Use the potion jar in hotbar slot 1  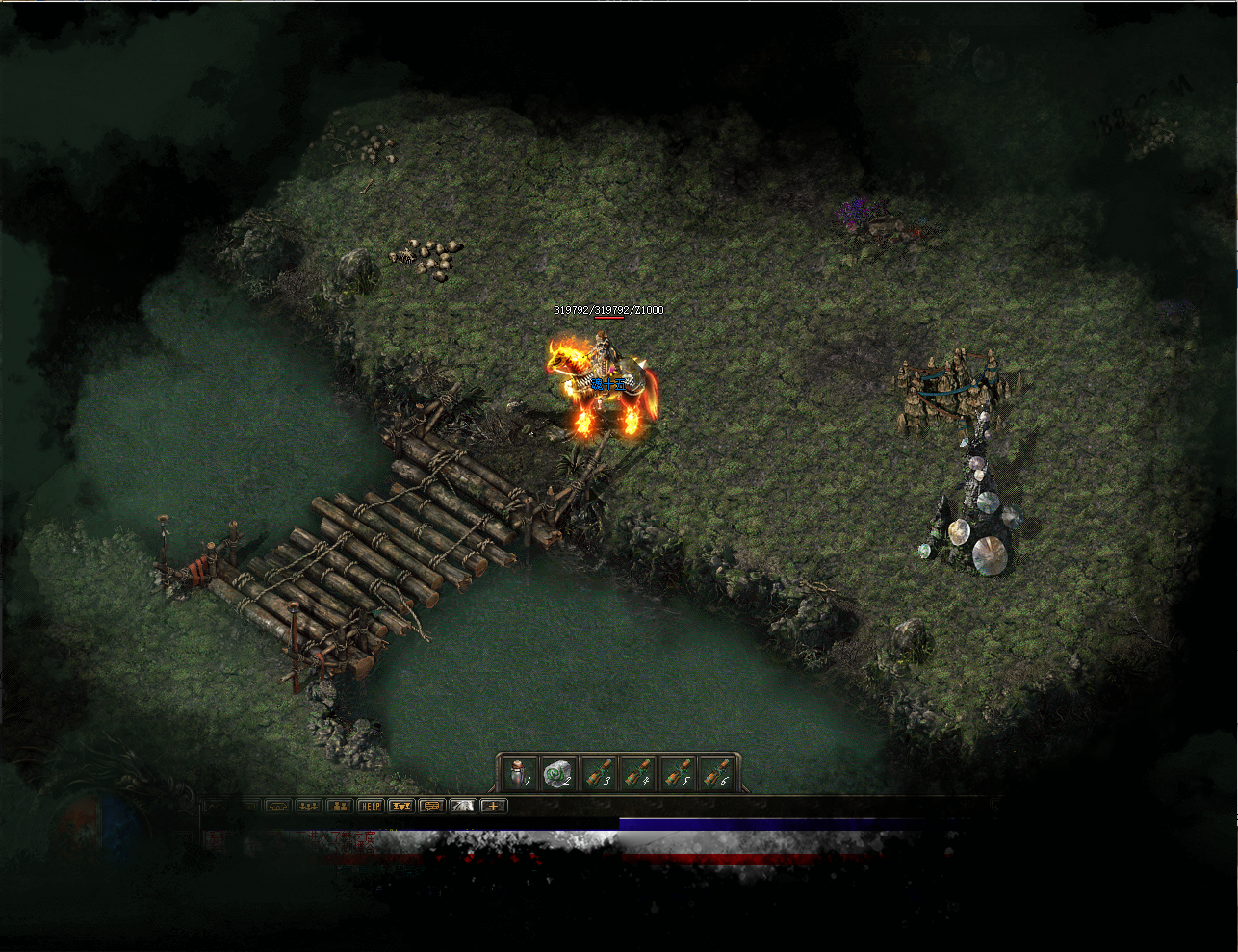519,773
